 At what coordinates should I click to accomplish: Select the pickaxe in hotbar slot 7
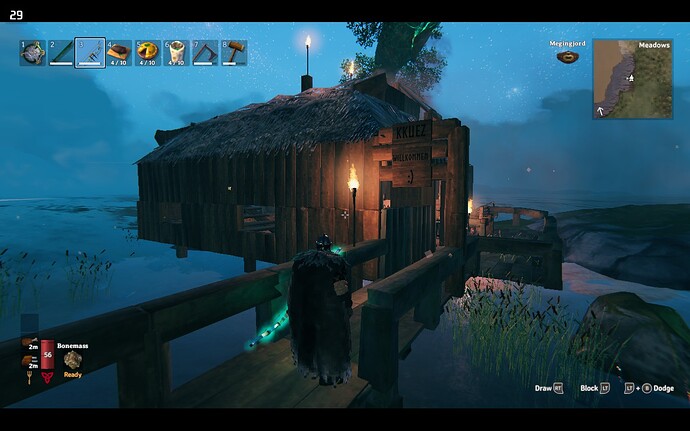click(205, 52)
